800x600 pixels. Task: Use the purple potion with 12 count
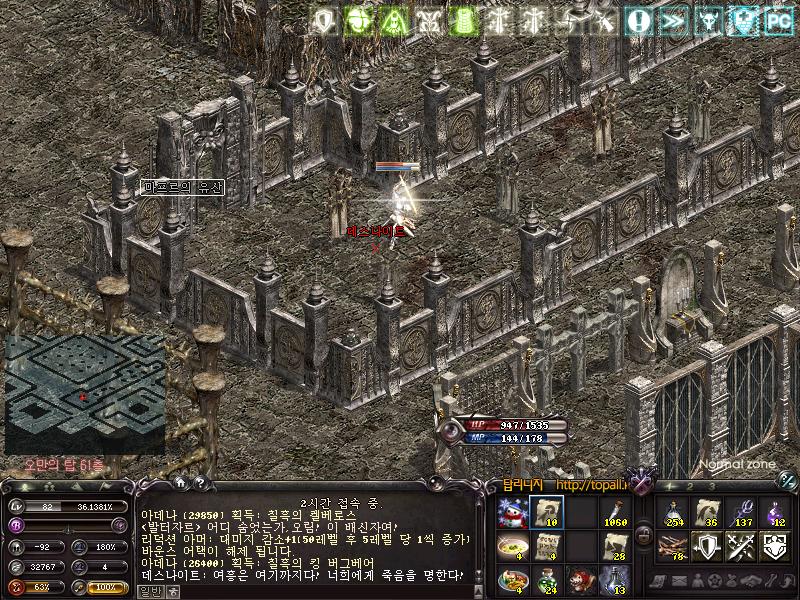click(775, 513)
